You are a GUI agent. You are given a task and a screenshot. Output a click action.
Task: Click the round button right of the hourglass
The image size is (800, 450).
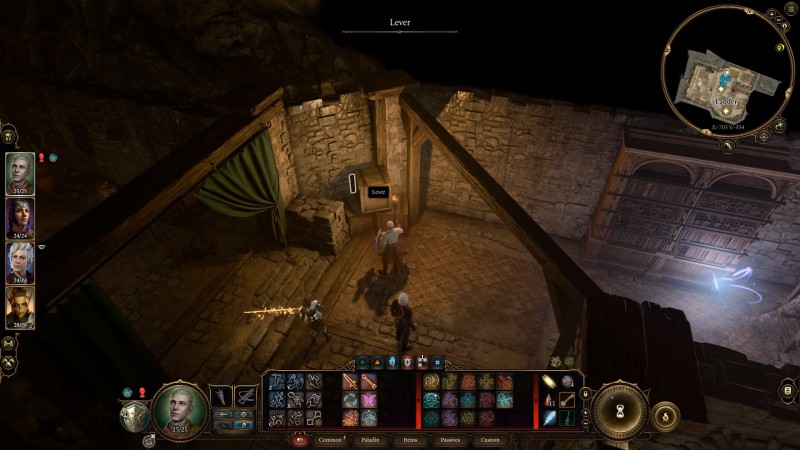[x=665, y=413]
